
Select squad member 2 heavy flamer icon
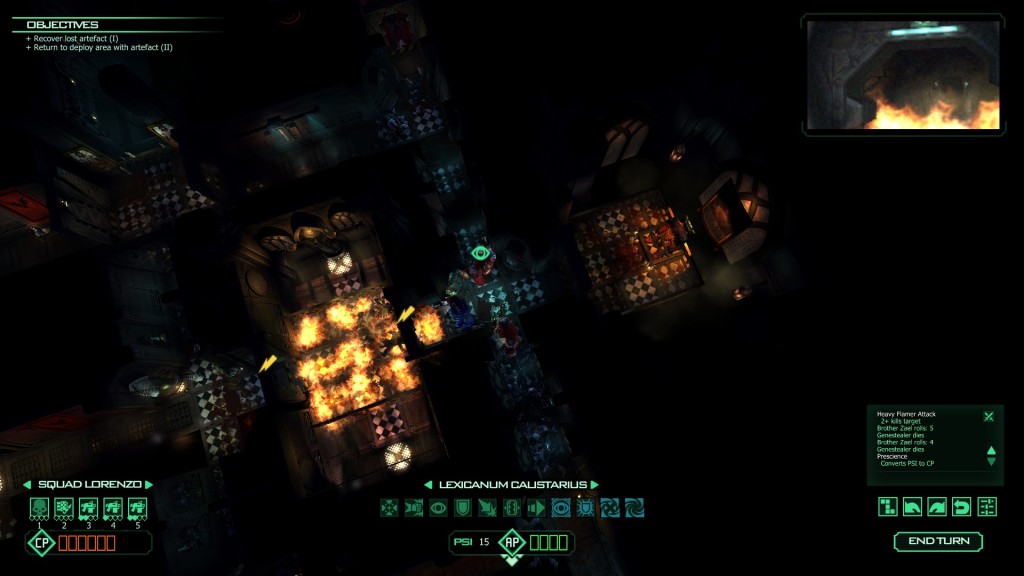coord(64,508)
